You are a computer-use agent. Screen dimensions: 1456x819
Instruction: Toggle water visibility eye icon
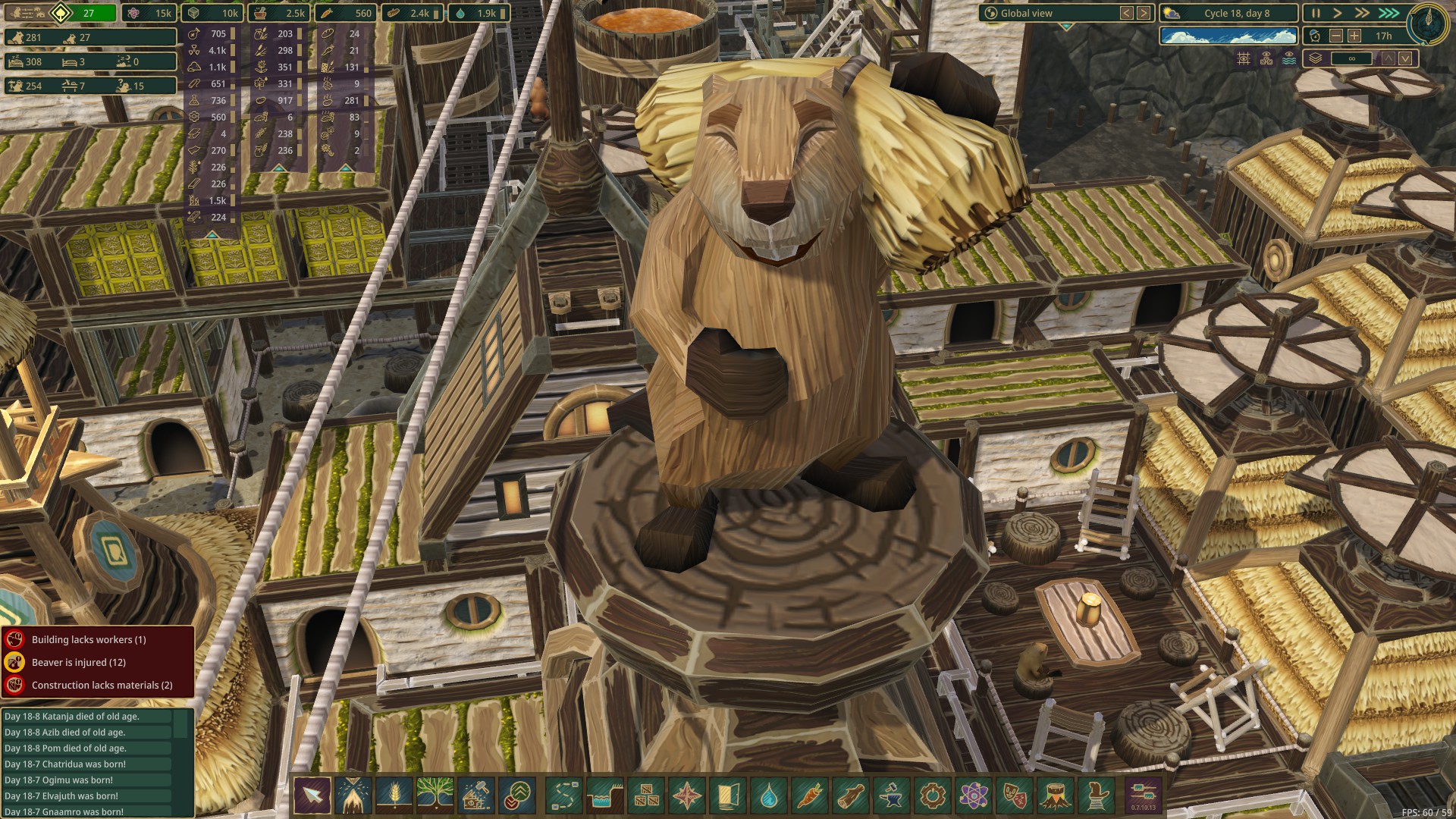[1289, 58]
